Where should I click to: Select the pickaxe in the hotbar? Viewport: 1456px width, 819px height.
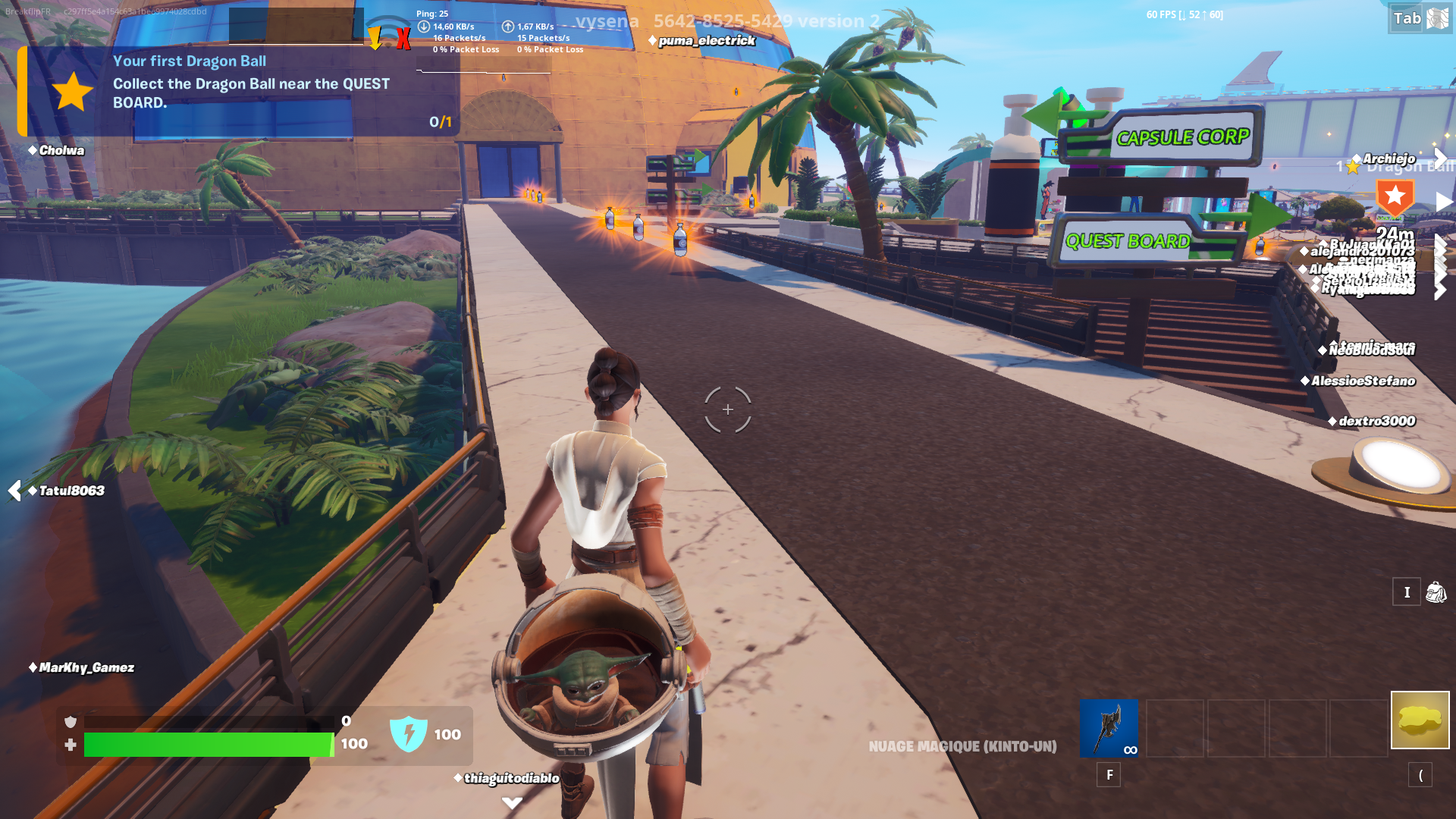pos(1109,729)
